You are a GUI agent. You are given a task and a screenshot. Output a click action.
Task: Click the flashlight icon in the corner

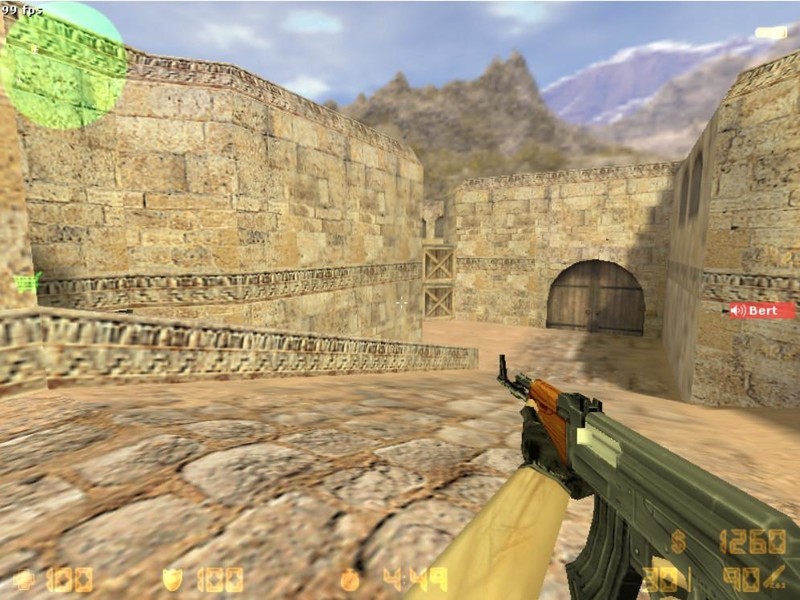click(772, 33)
